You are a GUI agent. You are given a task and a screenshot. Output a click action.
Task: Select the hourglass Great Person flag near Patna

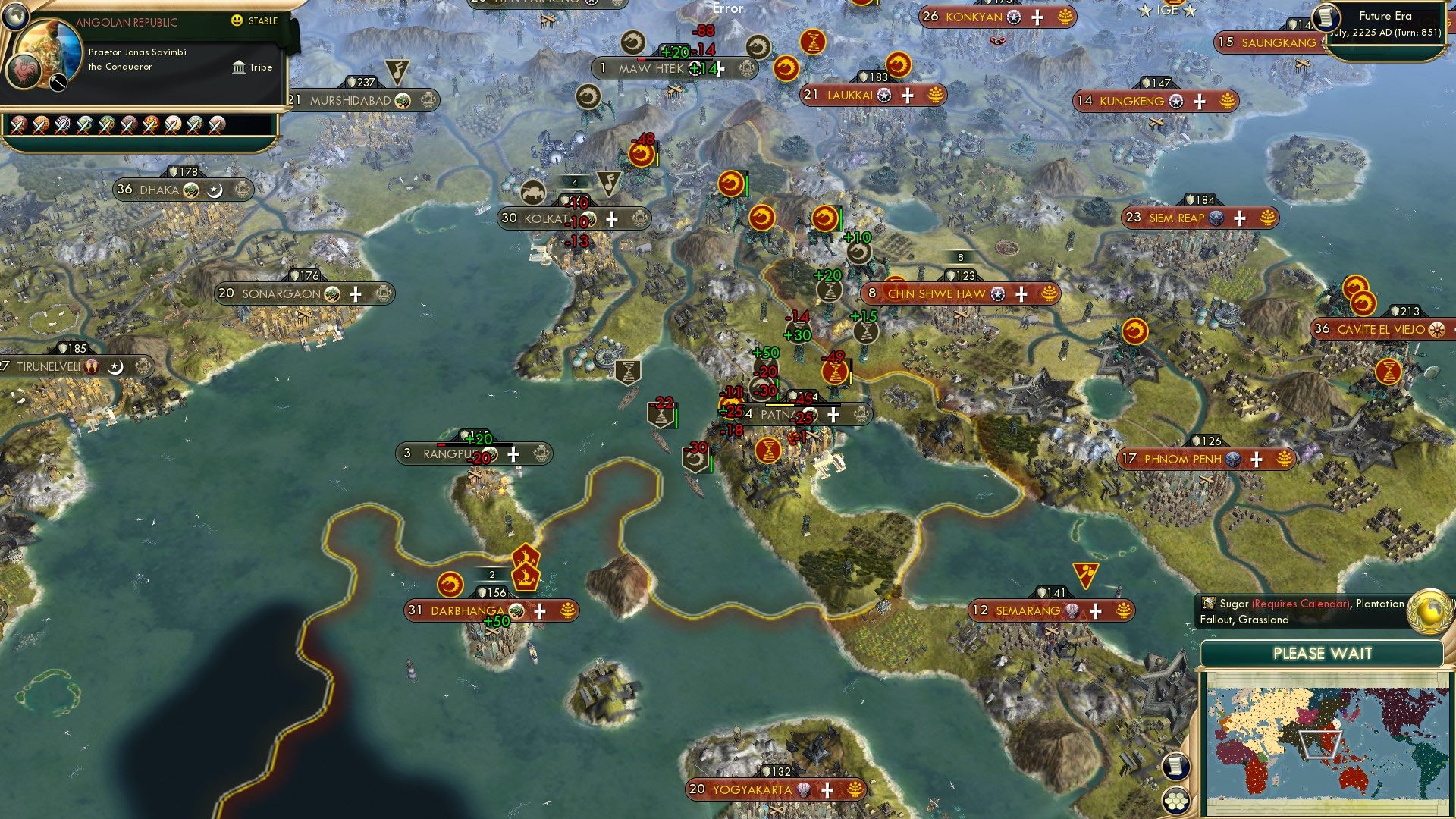click(x=770, y=451)
